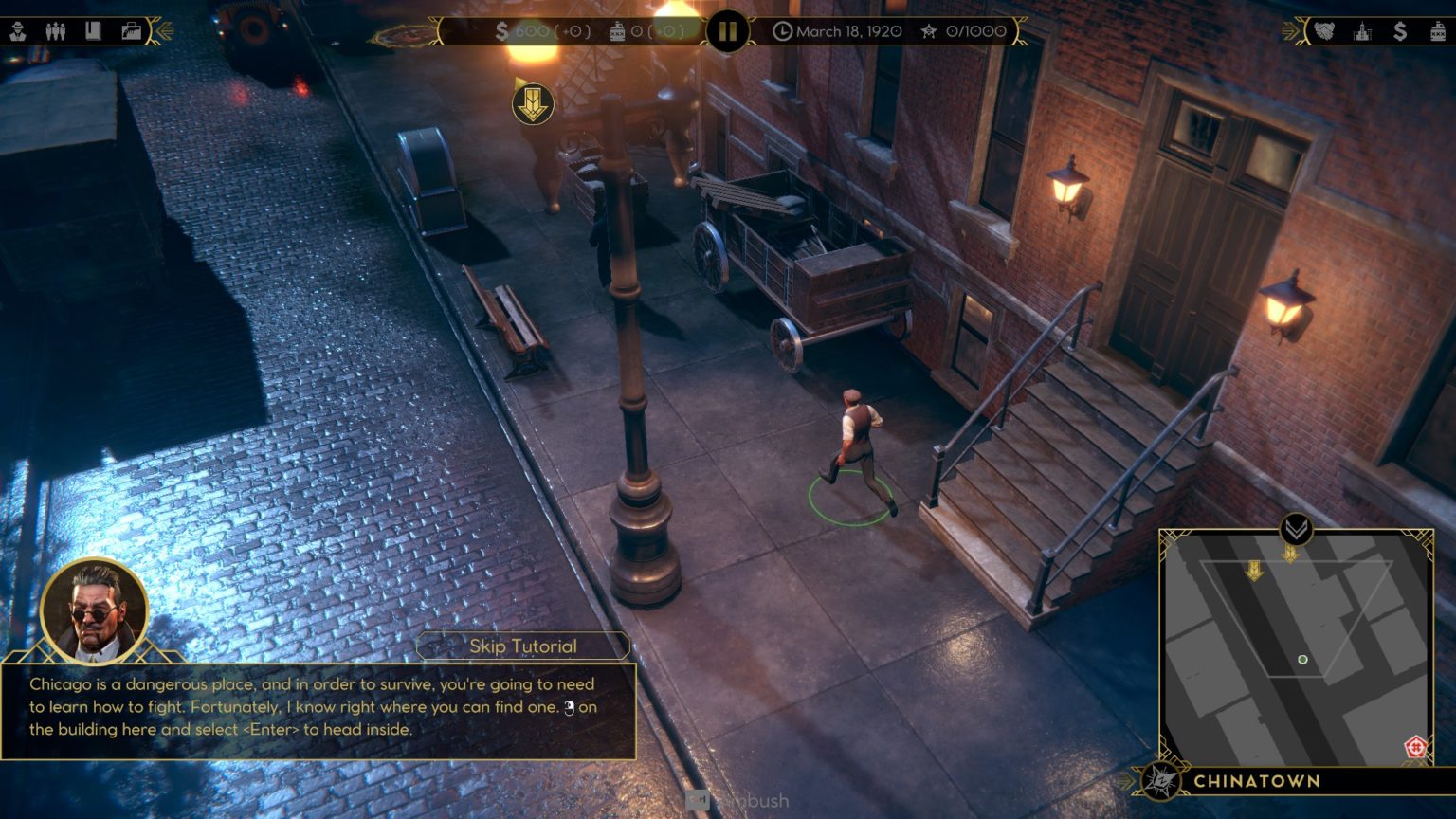Click the minimap street view
The width and height of the screenshot is (1456, 819).
[x=1295, y=645]
